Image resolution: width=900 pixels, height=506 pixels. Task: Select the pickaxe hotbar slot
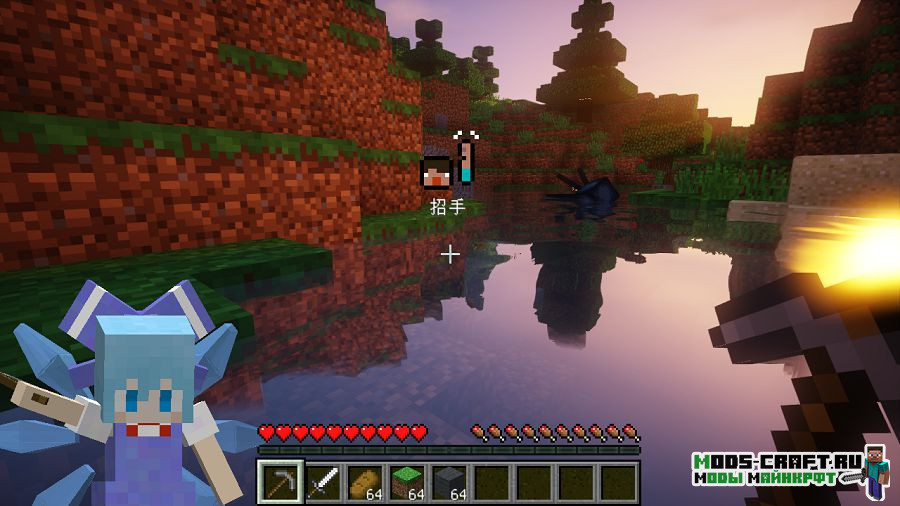pyautogui.click(x=279, y=483)
